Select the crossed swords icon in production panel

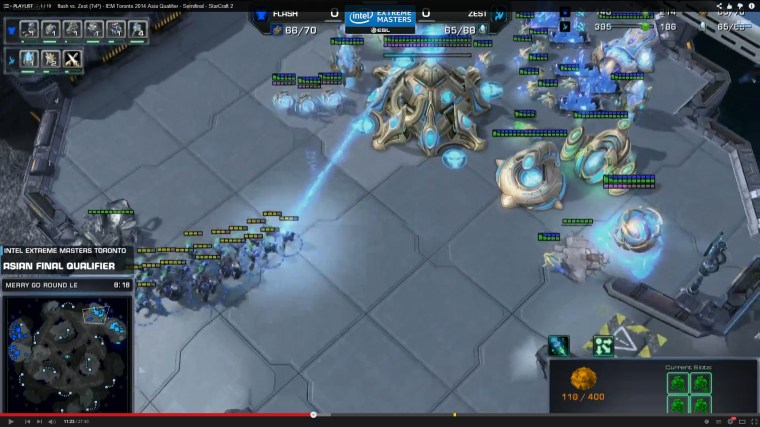(73, 59)
